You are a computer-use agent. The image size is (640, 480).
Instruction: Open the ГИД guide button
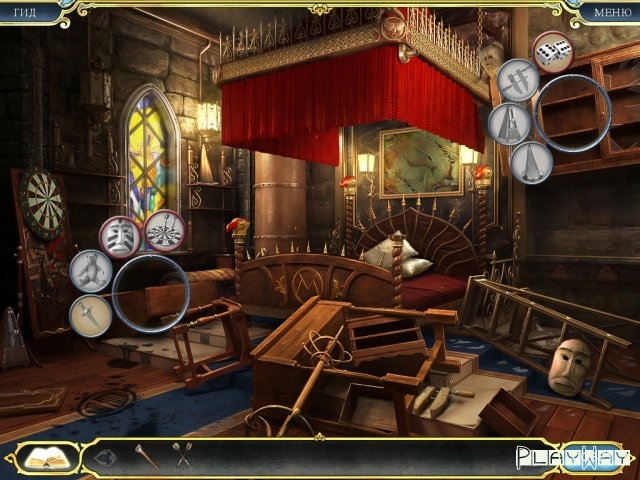tap(23, 12)
